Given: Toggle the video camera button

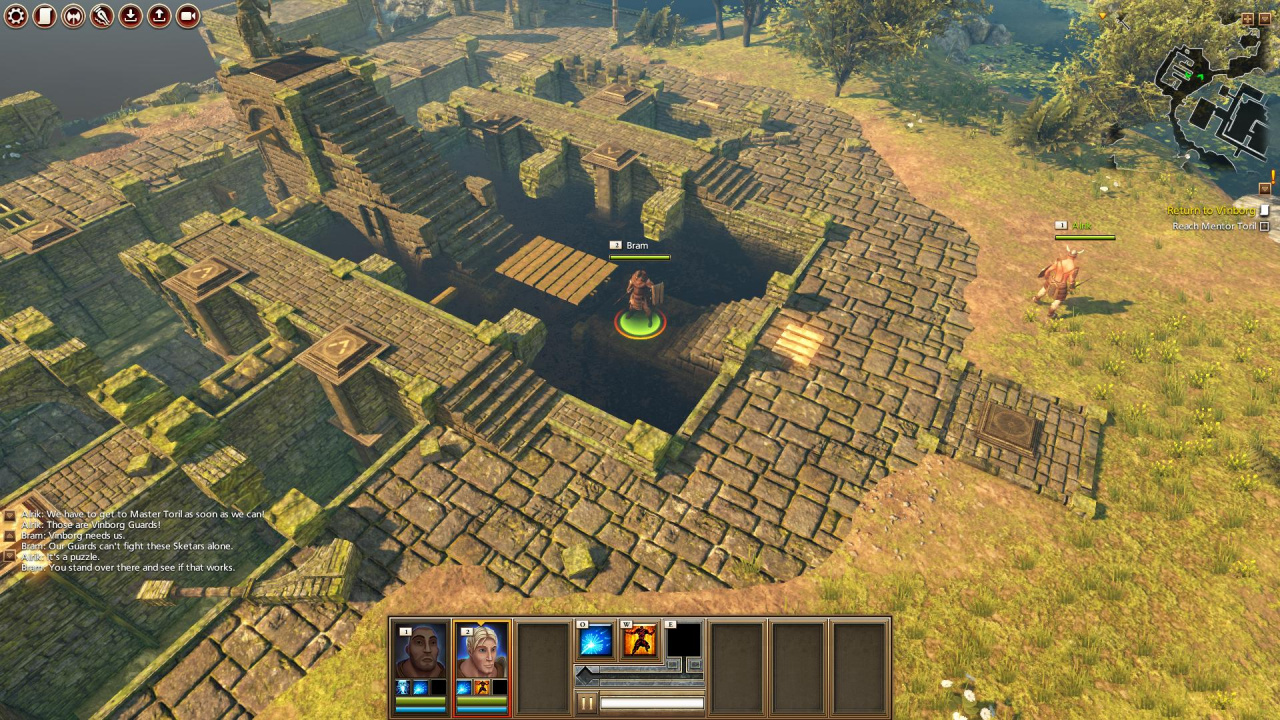Looking at the screenshot, I should (188, 16).
